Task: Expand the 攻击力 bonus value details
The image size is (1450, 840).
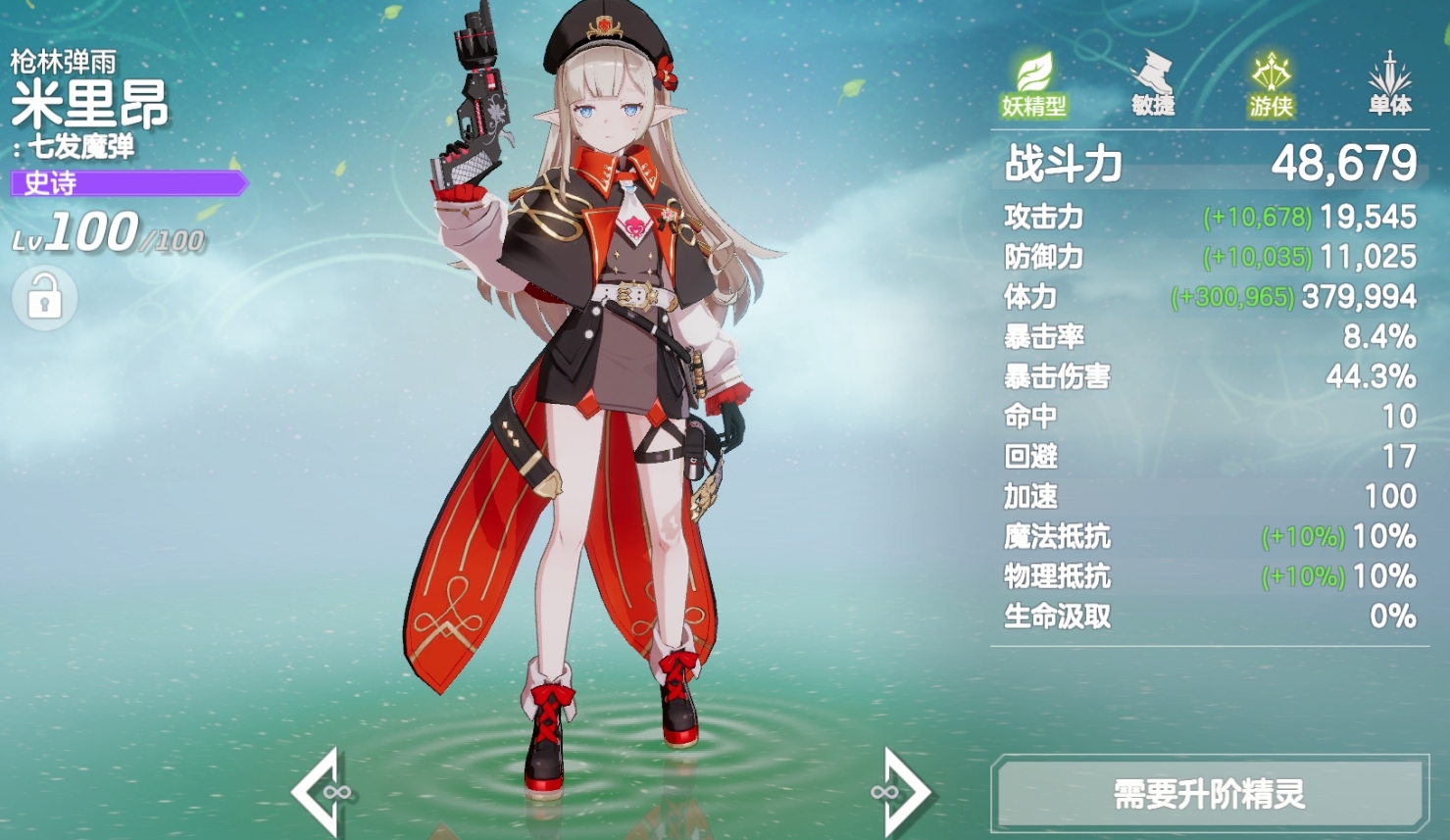Action: pos(1255,218)
